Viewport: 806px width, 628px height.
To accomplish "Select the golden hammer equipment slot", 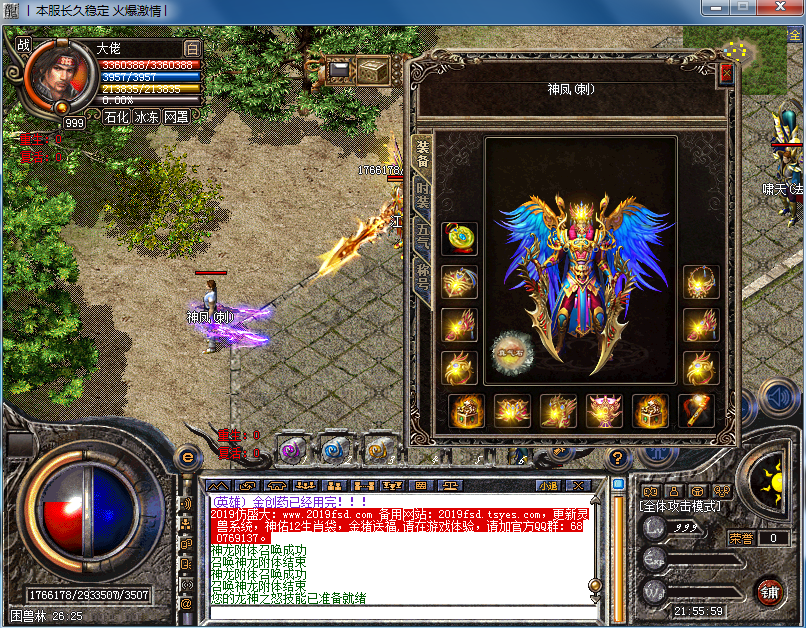I will [697, 411].
